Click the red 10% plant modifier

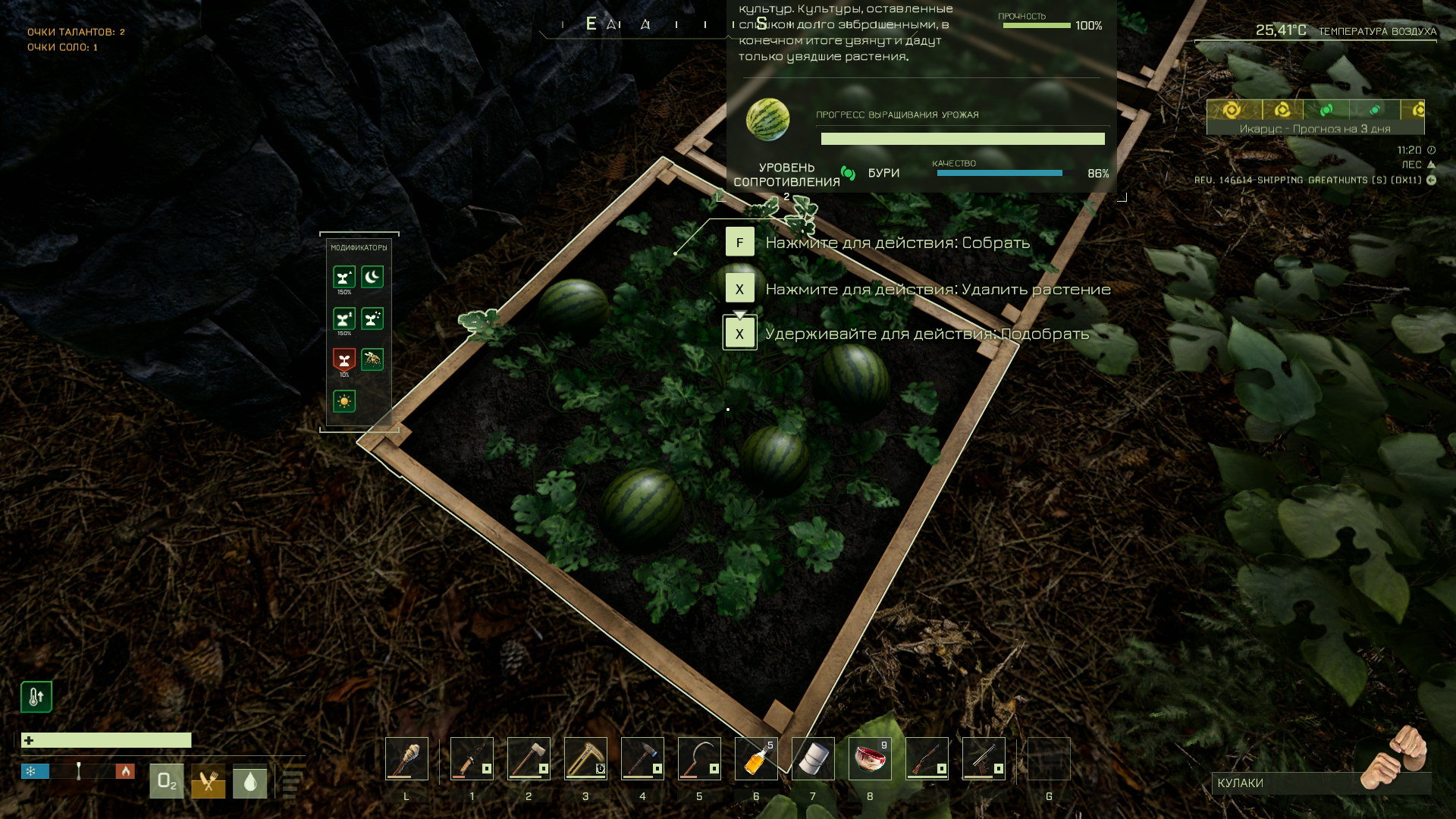pos(344,359)
